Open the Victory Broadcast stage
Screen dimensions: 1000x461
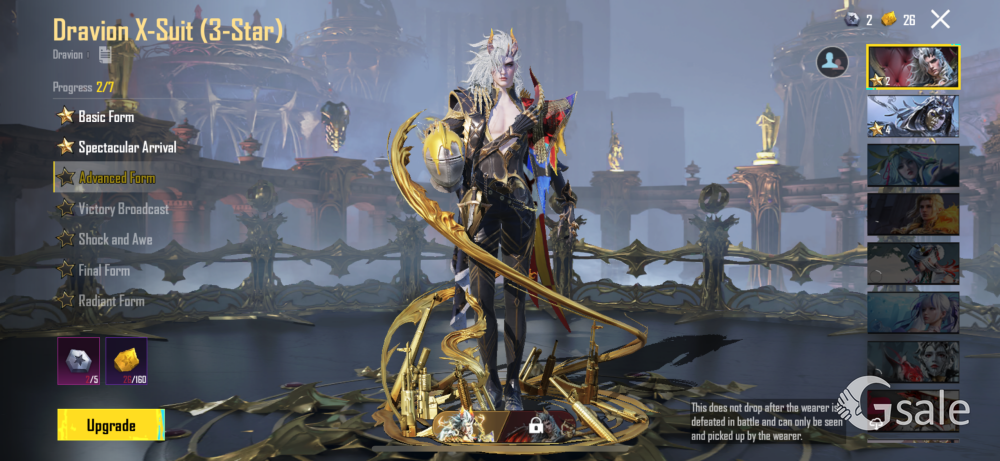(122, 209)
